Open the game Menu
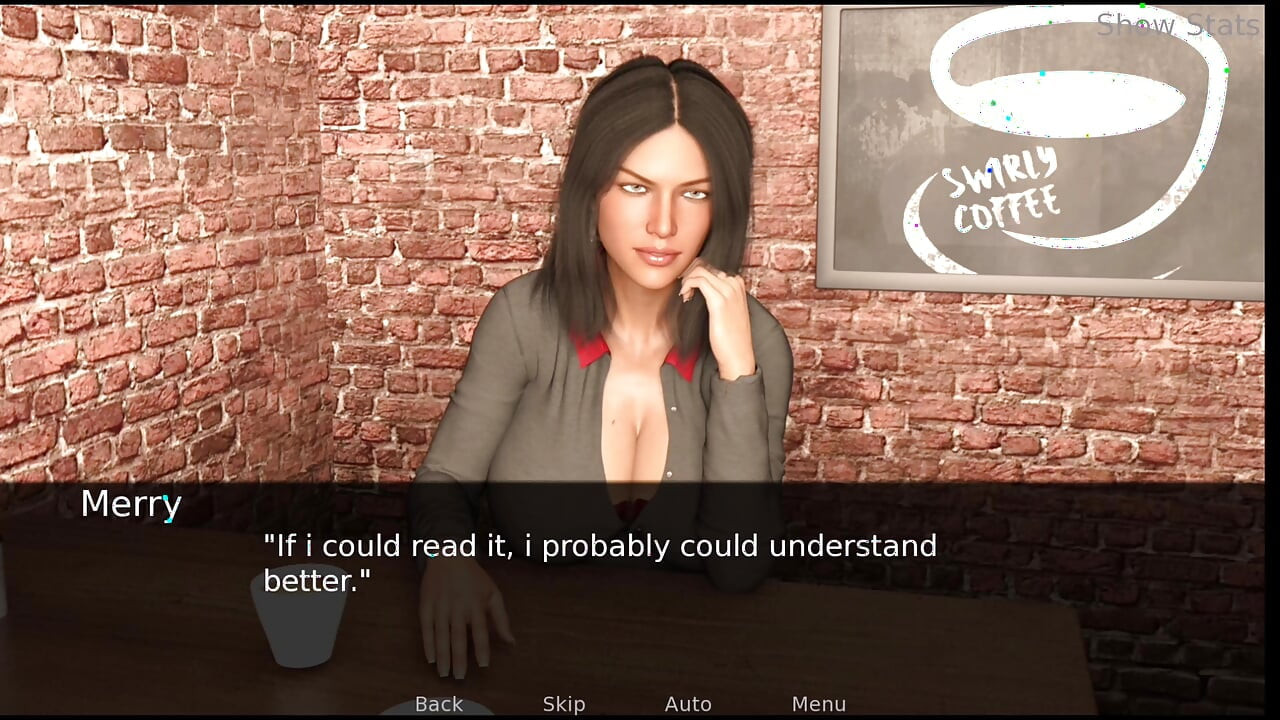1280x720 pixels. click(x=818, y=704)
